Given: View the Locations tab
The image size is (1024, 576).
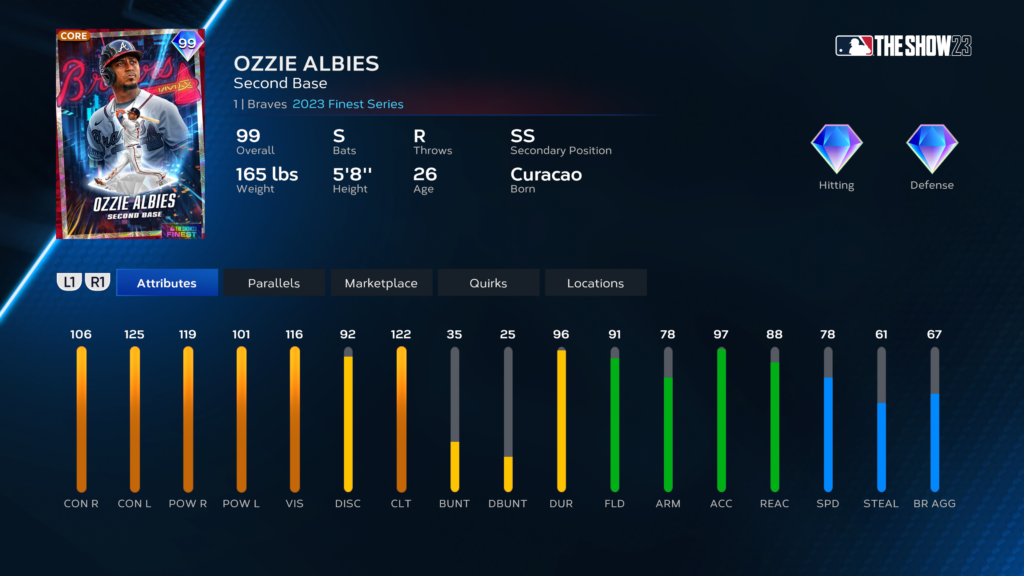Looking at the screenshot, I should pos(595,283).
